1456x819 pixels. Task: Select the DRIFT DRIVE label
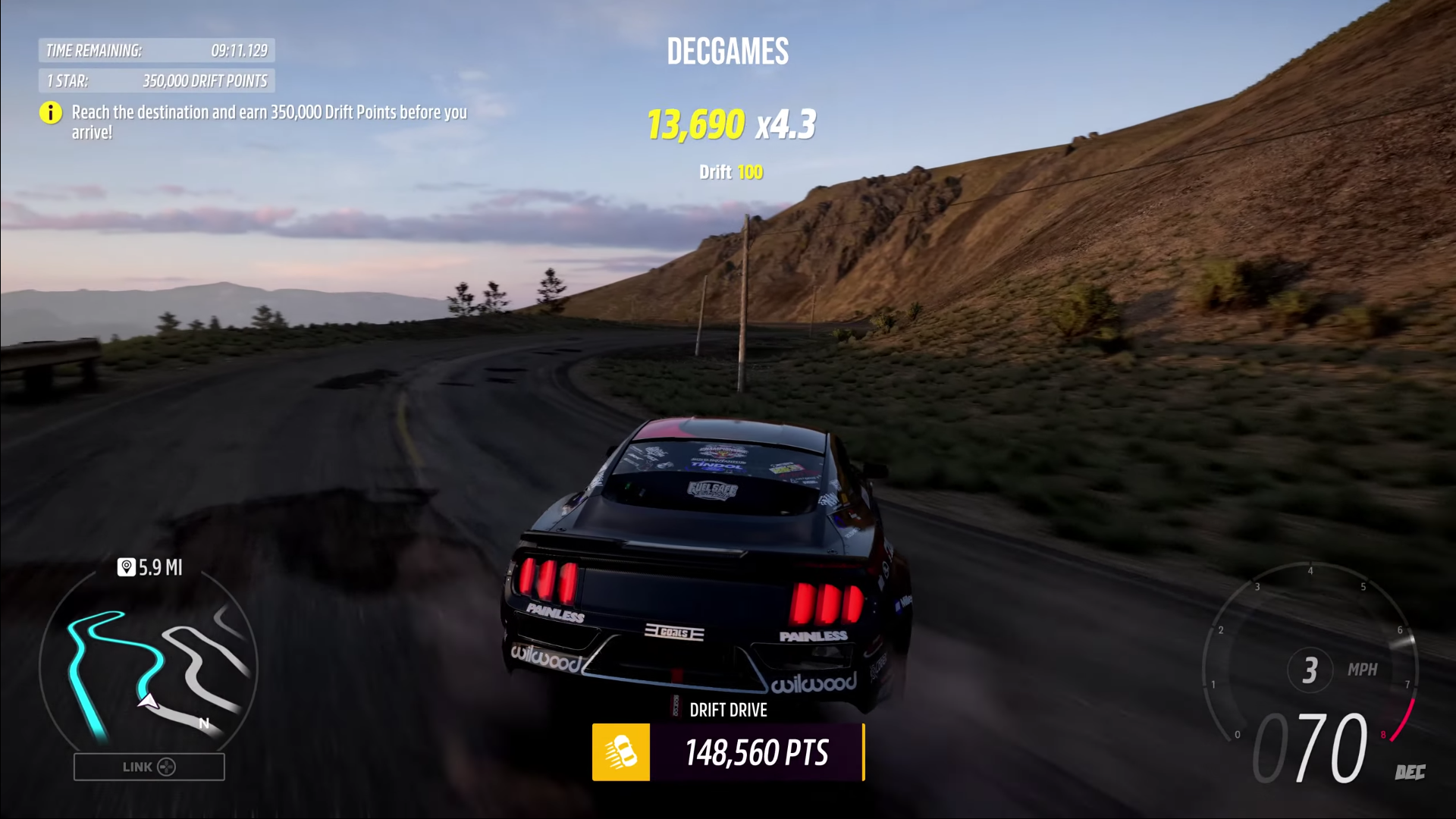pos(728,710)
